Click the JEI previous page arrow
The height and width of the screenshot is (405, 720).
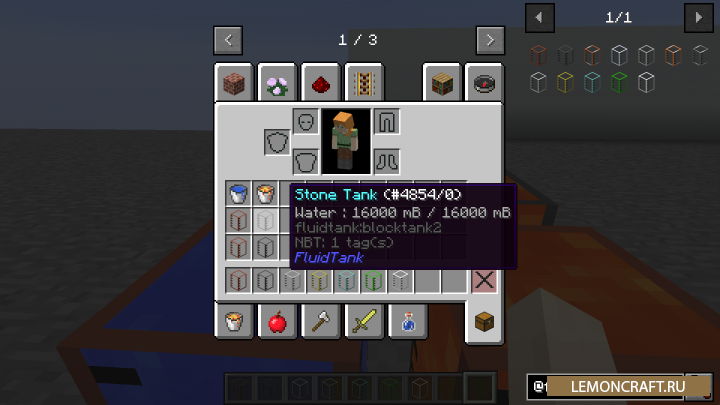pyautogui.click(x=540, y=17)
